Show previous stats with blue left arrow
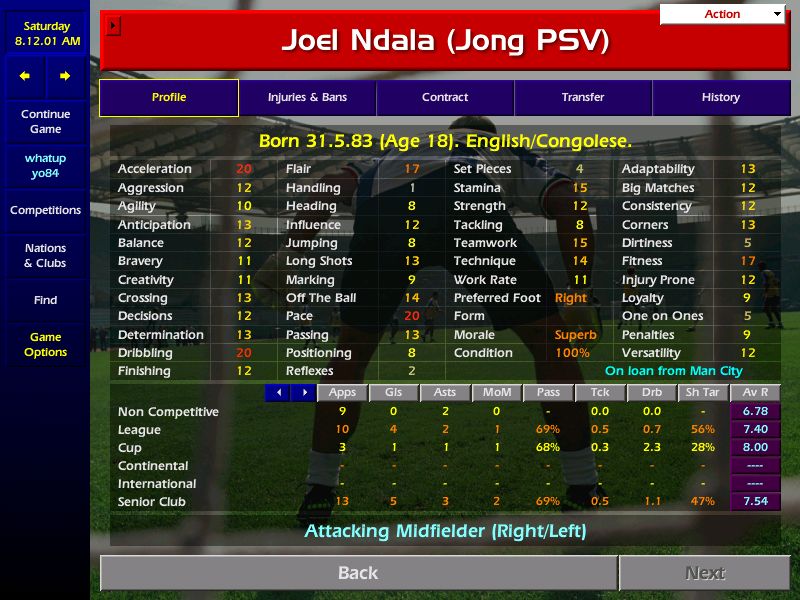800x600 pixels. [x=277, y=393]
